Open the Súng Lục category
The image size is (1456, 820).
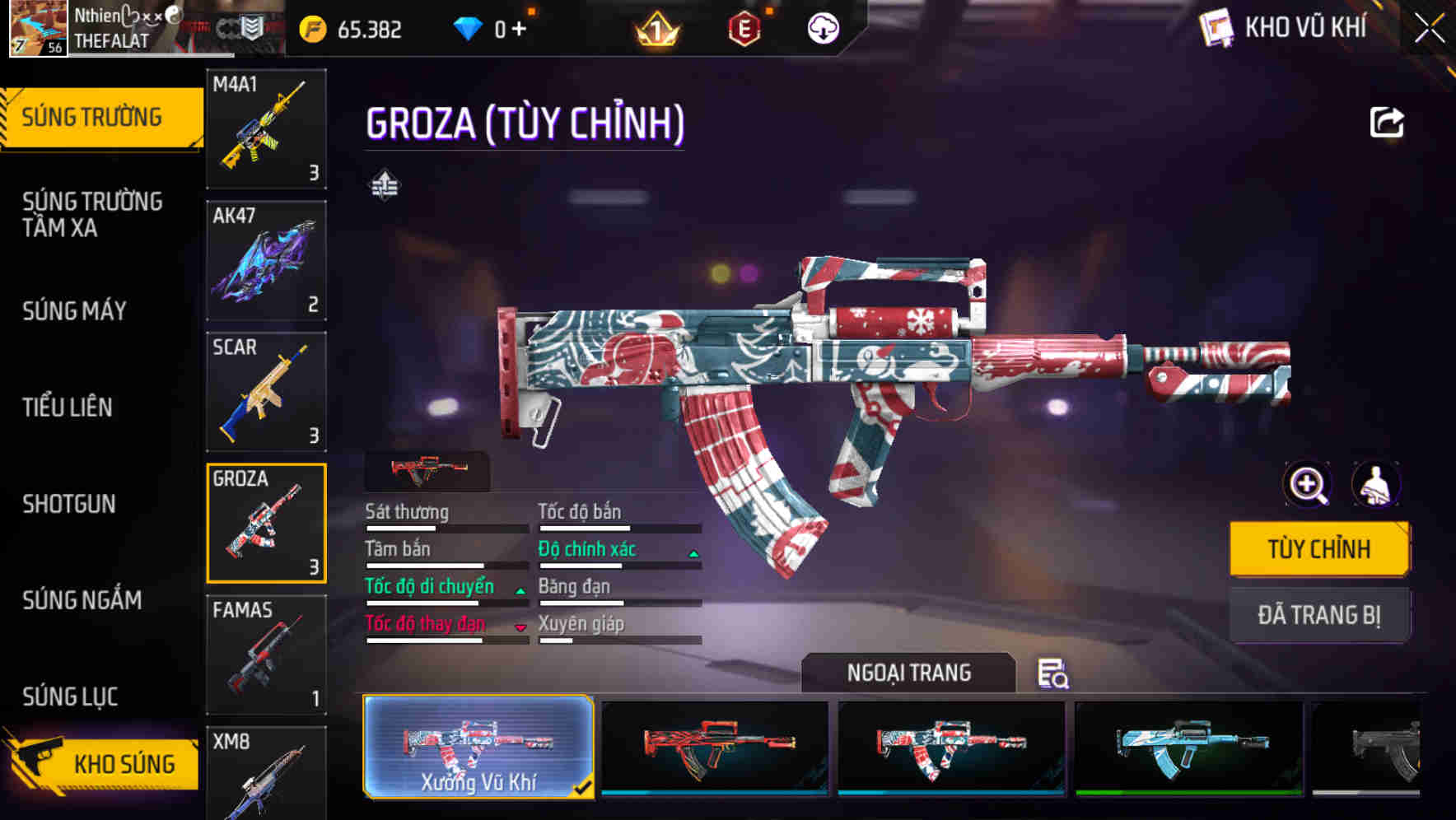(x=71, y=697)
